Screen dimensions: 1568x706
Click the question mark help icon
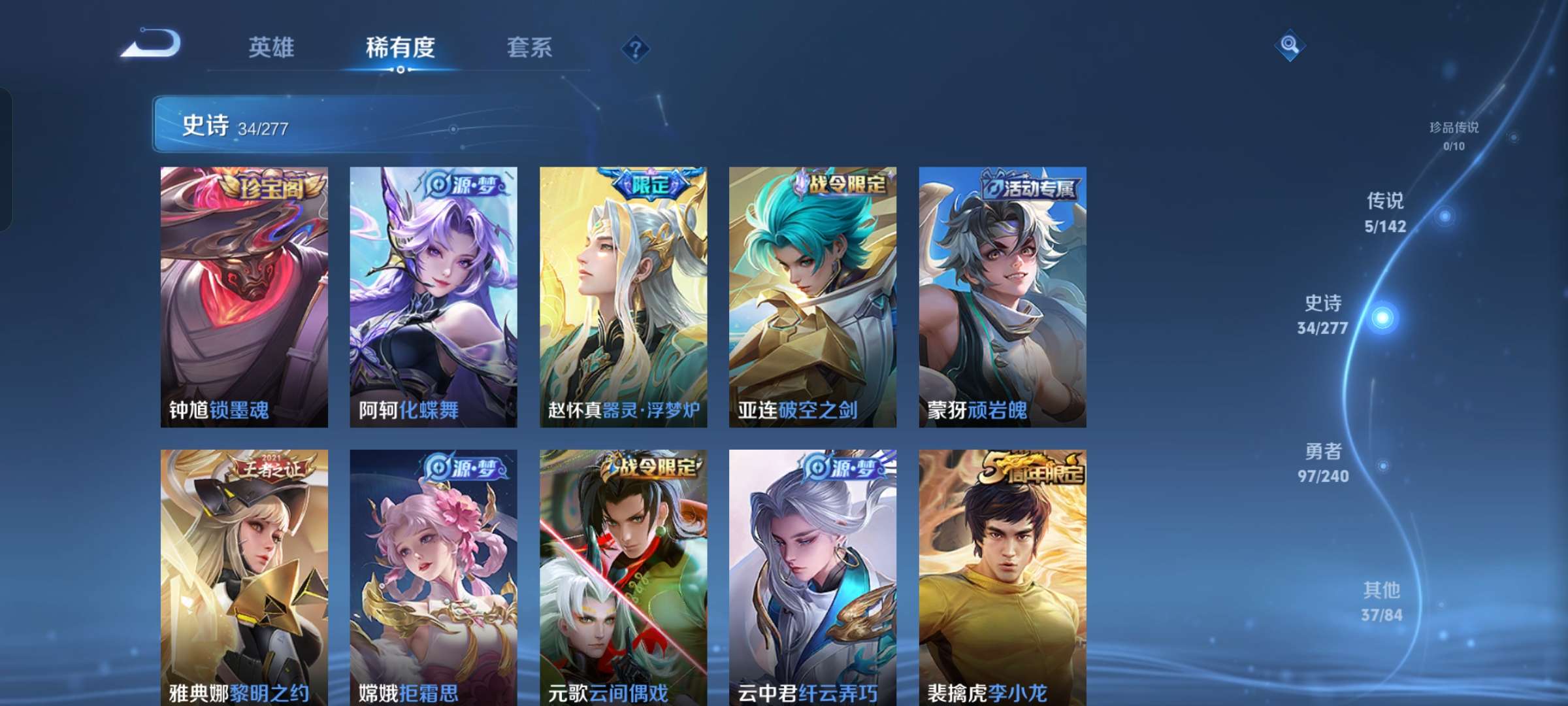click(634, 48)
